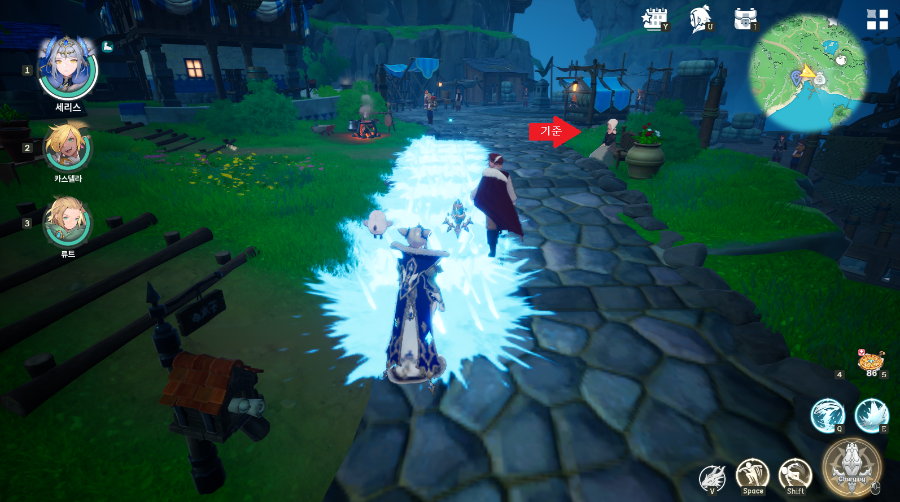Open the four-square main menu
This screenshot has height=502, width=900.
[877, 19]
